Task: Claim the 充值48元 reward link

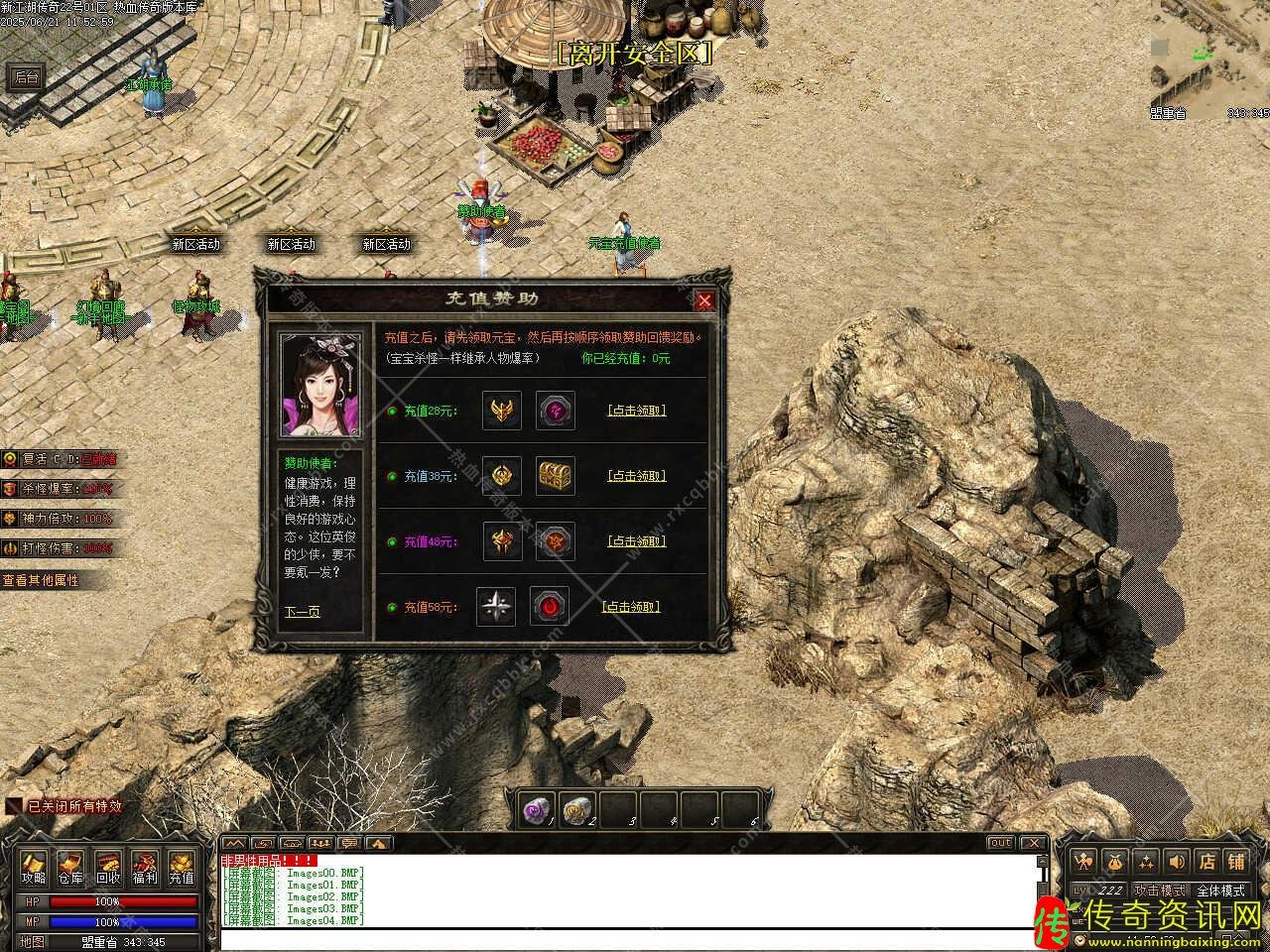Action: [x=636, y=541]
